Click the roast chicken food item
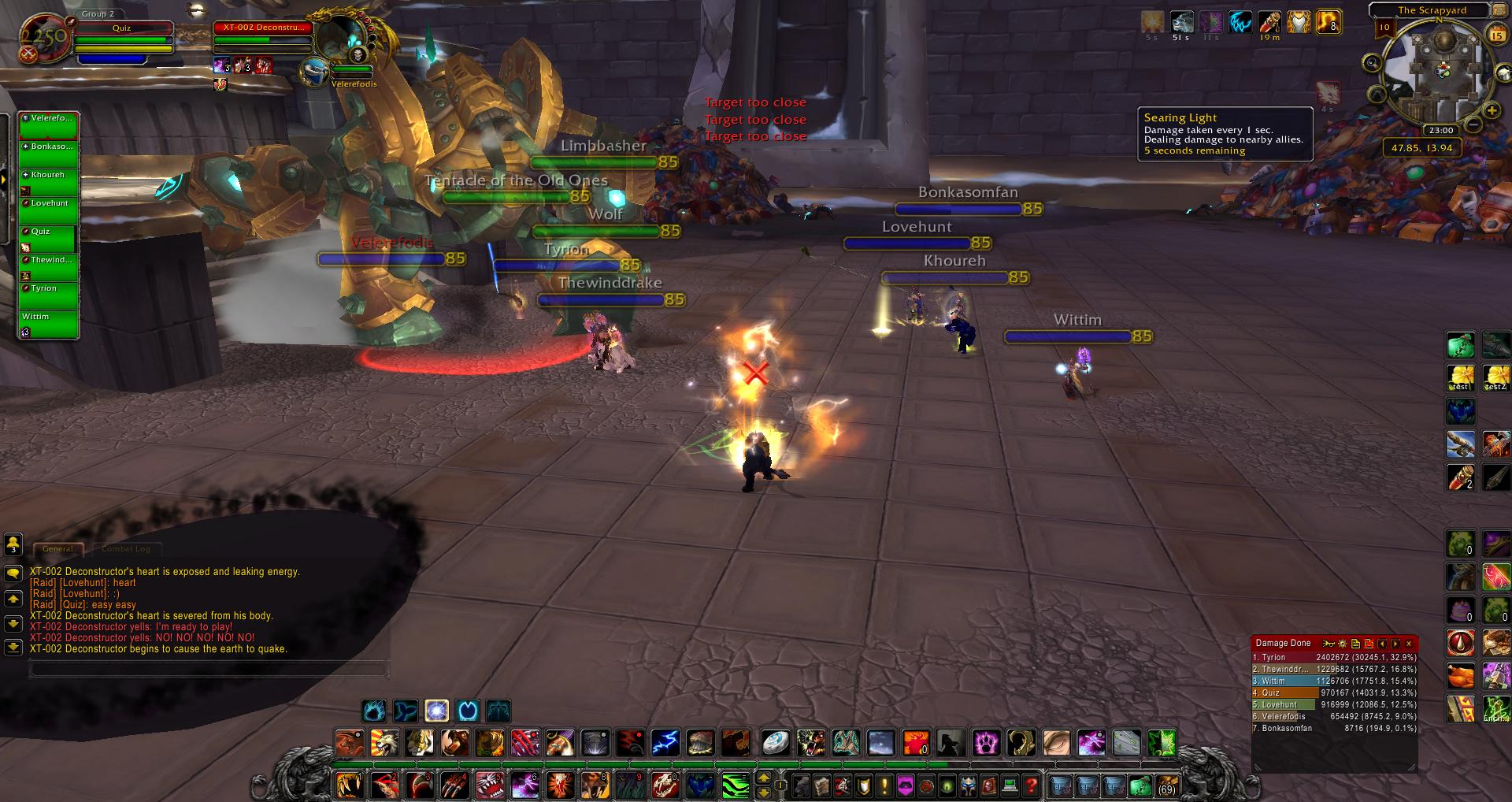The image size is (1512, 802). [1461, 676]
